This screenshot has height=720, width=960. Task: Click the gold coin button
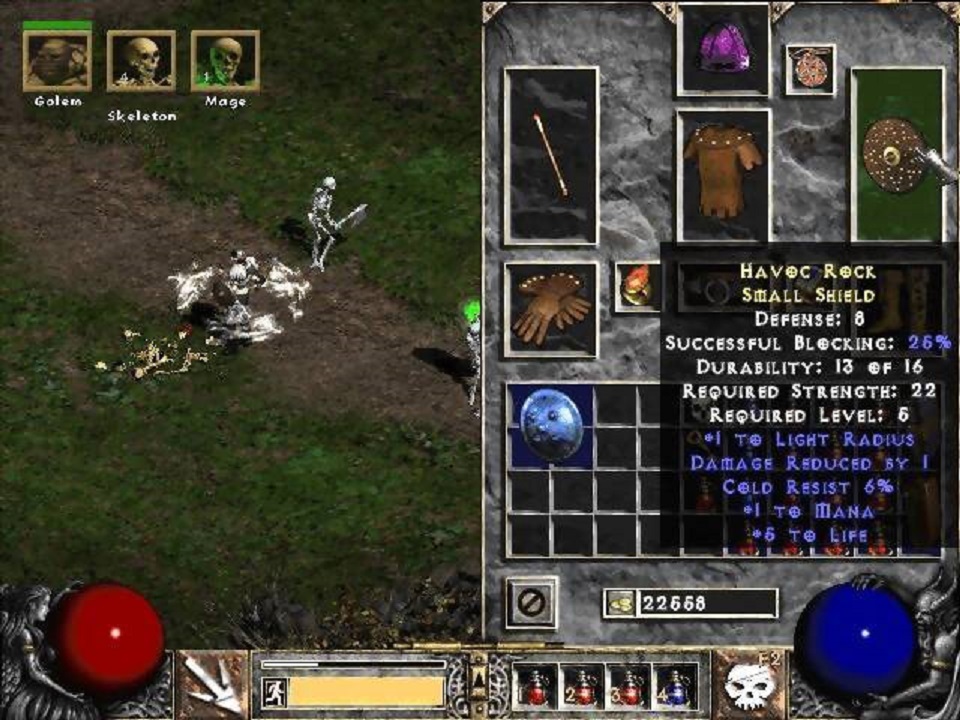point(620,603)
